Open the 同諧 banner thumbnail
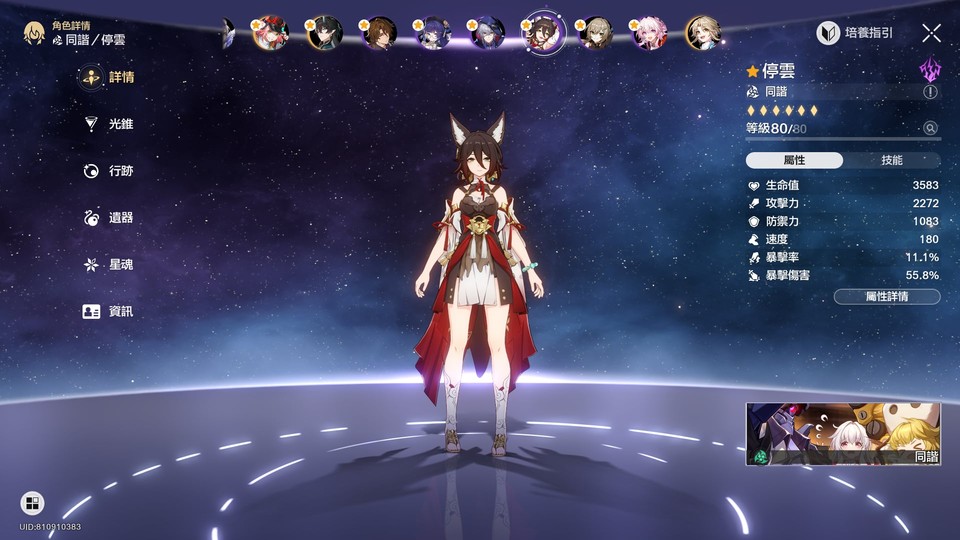Image resolution: width=960 pixels, height=540 pixels. 843,435
